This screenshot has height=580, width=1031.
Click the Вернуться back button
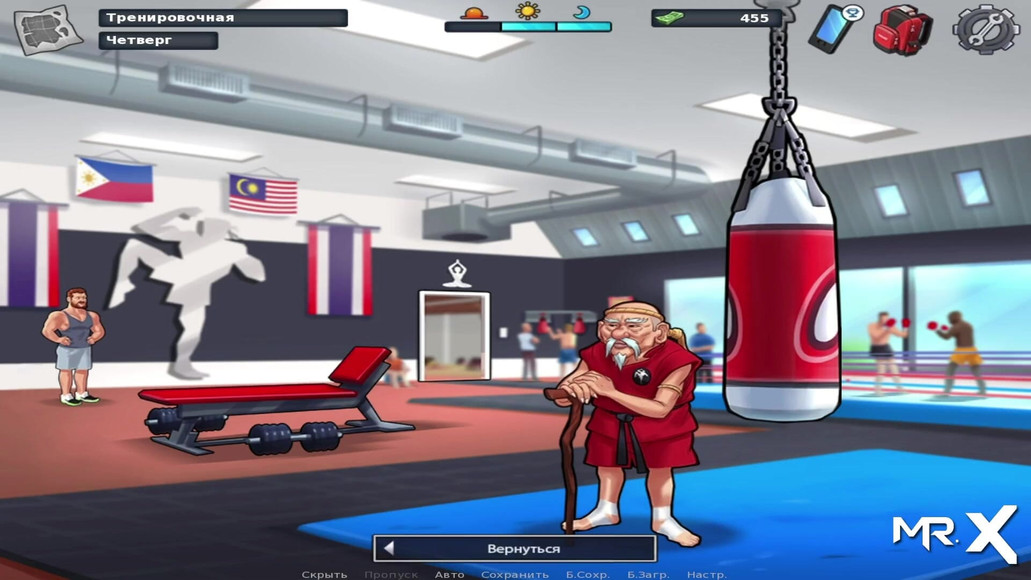coord(516,548)
